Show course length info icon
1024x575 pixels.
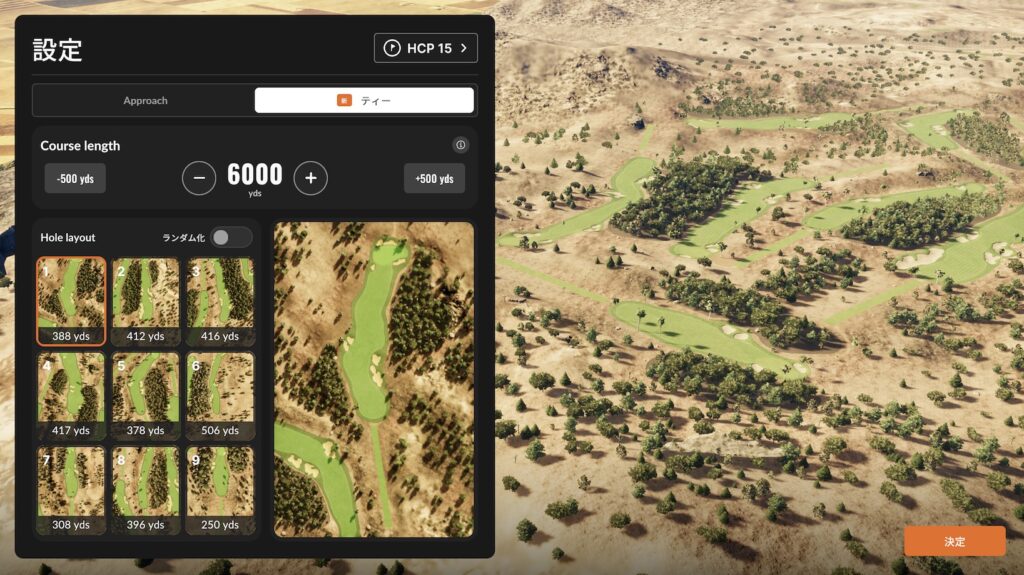tap(460, 145)
